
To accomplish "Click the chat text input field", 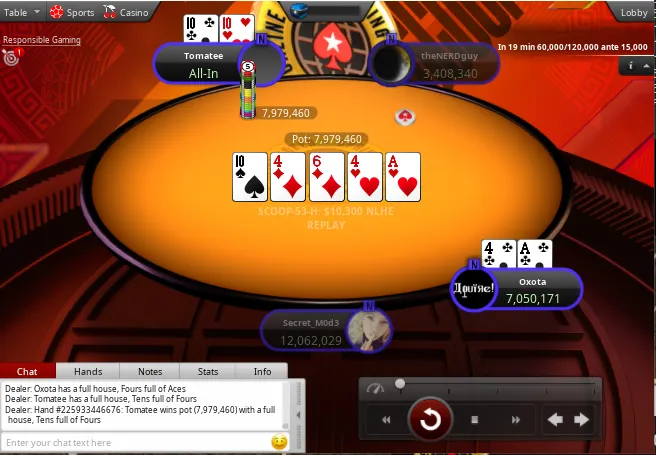I will [135, 442].
